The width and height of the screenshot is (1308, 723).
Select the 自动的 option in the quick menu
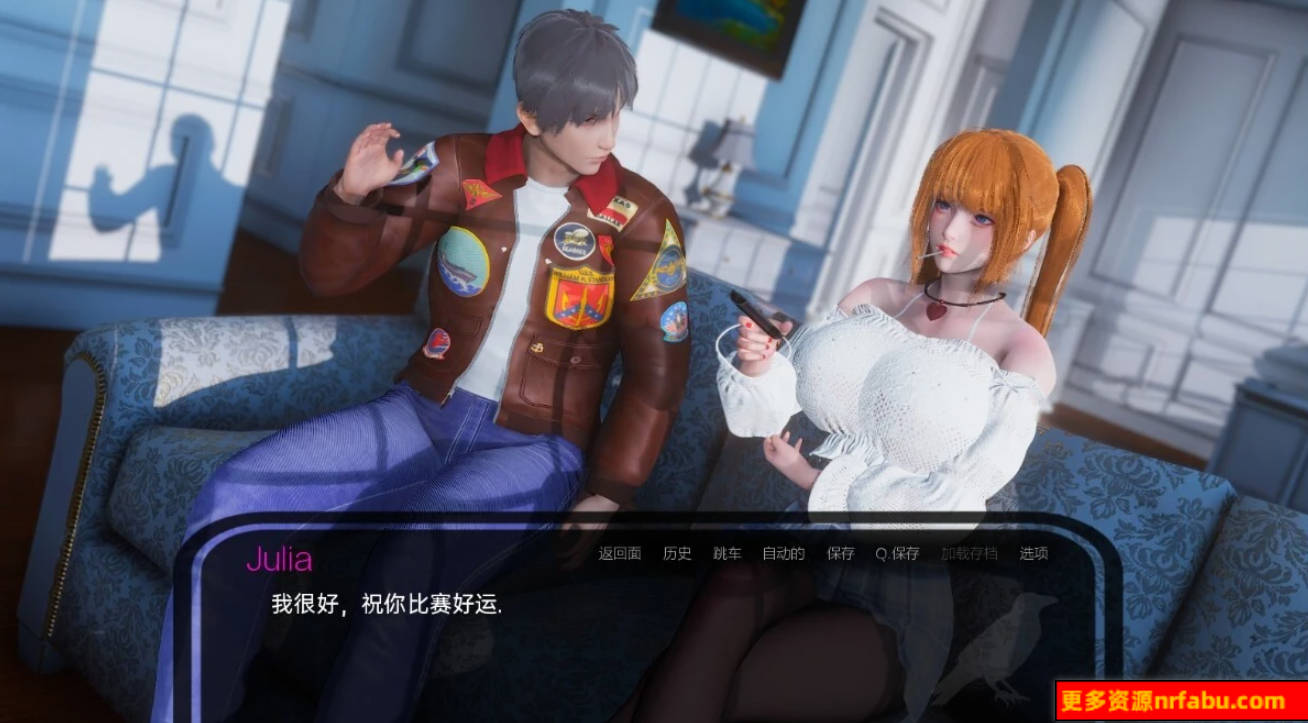(783, 552)
